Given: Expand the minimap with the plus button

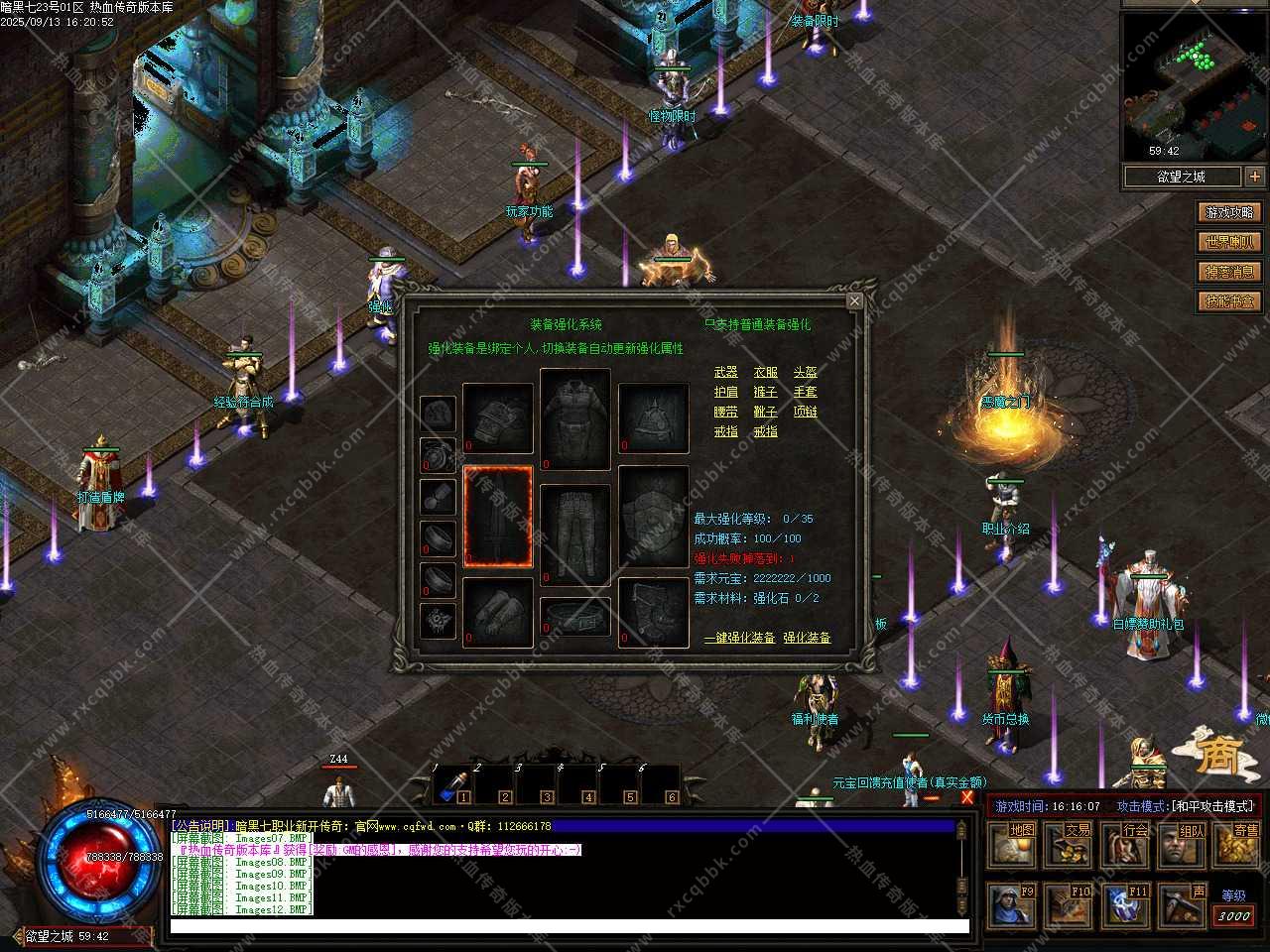Looking at the screenshot, I should point(1255,177).
